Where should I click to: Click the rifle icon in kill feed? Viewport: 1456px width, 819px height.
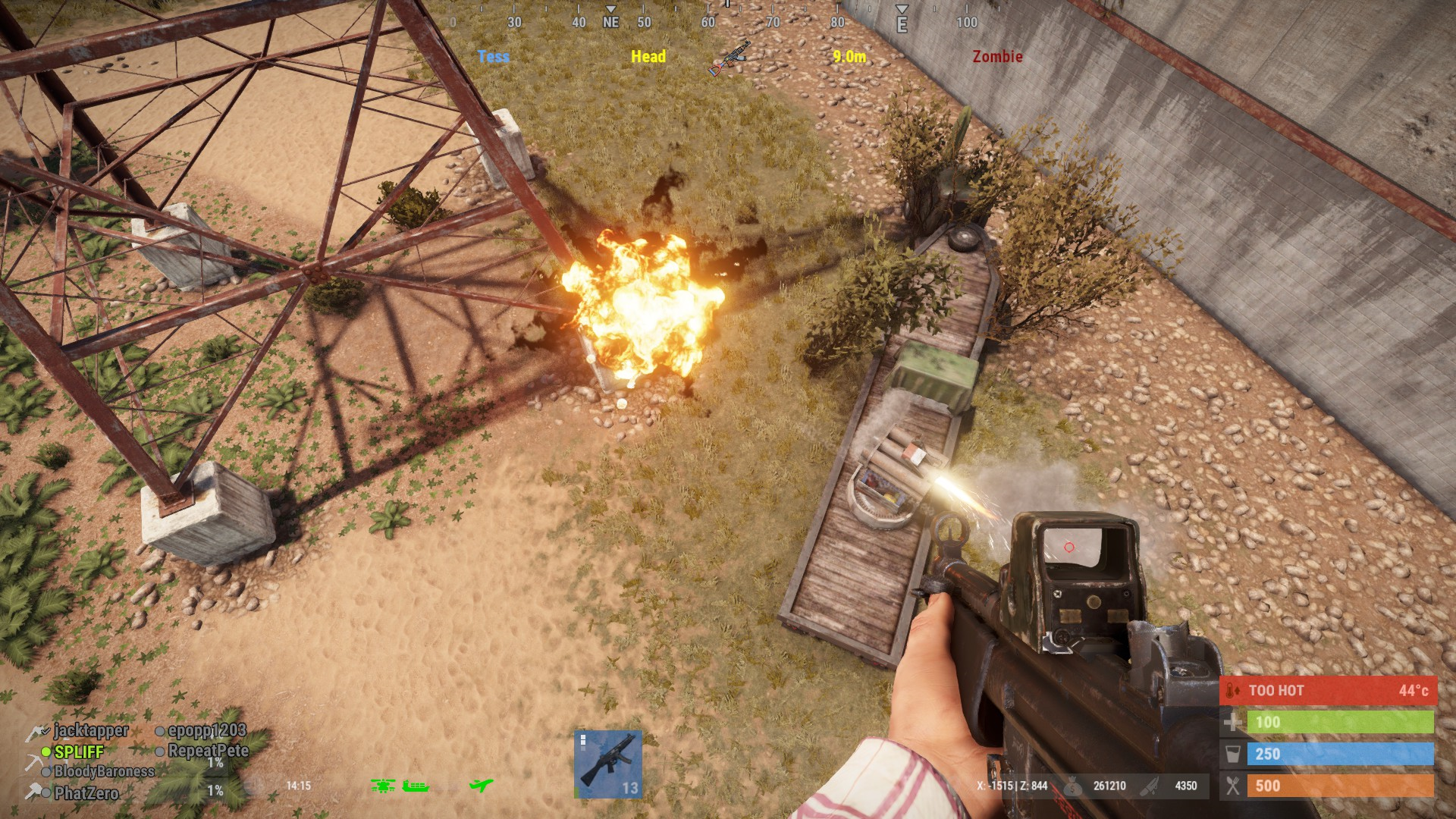pos(729,58)
